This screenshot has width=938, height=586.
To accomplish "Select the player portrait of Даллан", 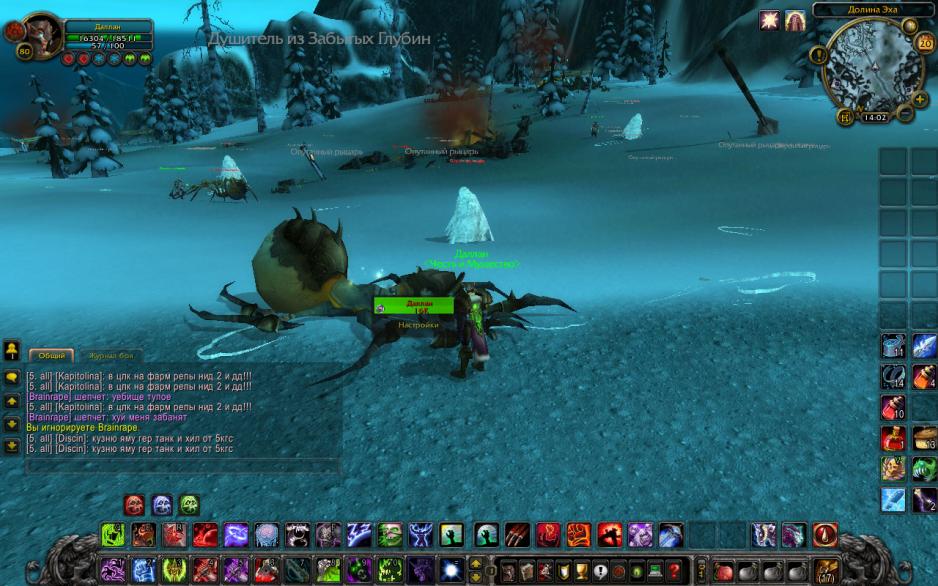I will [x=42, y=36].
